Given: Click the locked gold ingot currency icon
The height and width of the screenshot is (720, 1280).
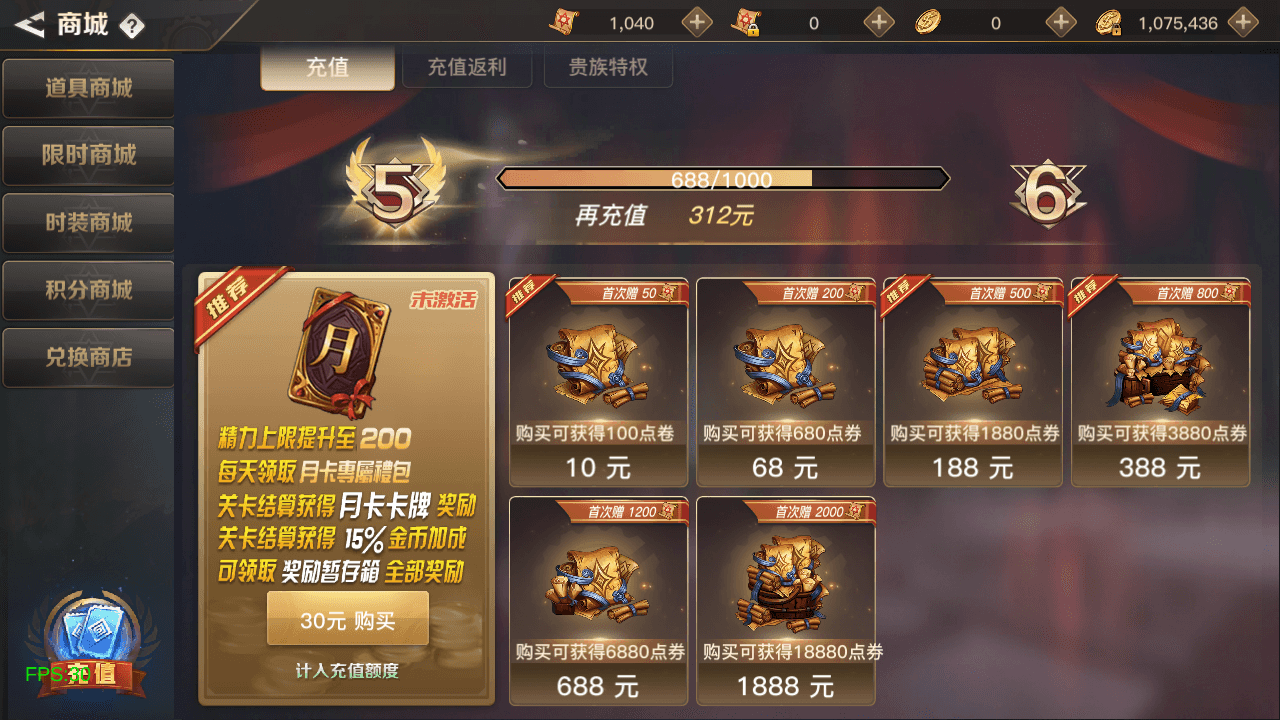Looking at the screenshot, I should pos(1106,22).
